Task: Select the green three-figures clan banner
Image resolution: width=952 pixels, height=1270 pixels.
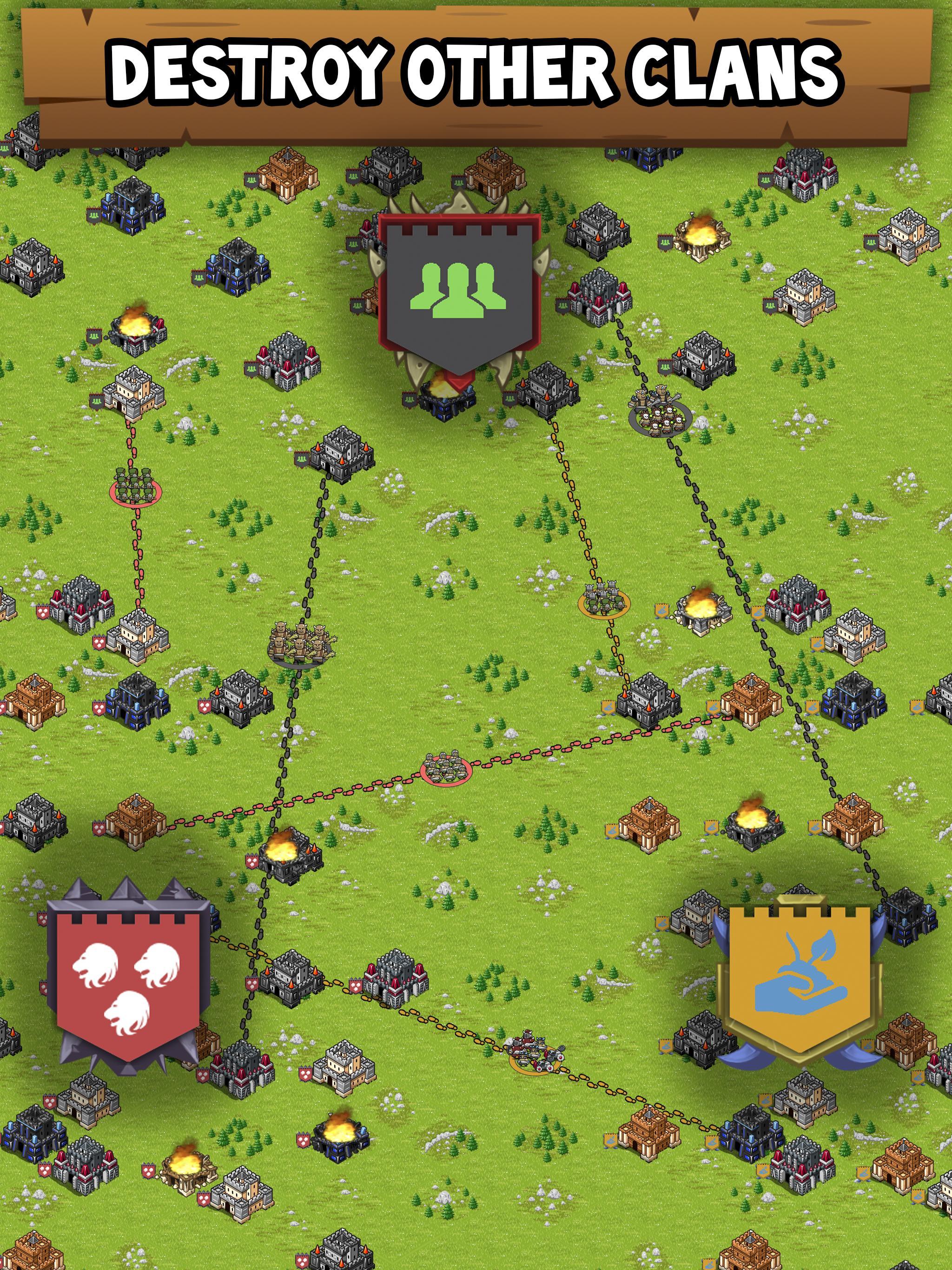Action: pos(459,293)
